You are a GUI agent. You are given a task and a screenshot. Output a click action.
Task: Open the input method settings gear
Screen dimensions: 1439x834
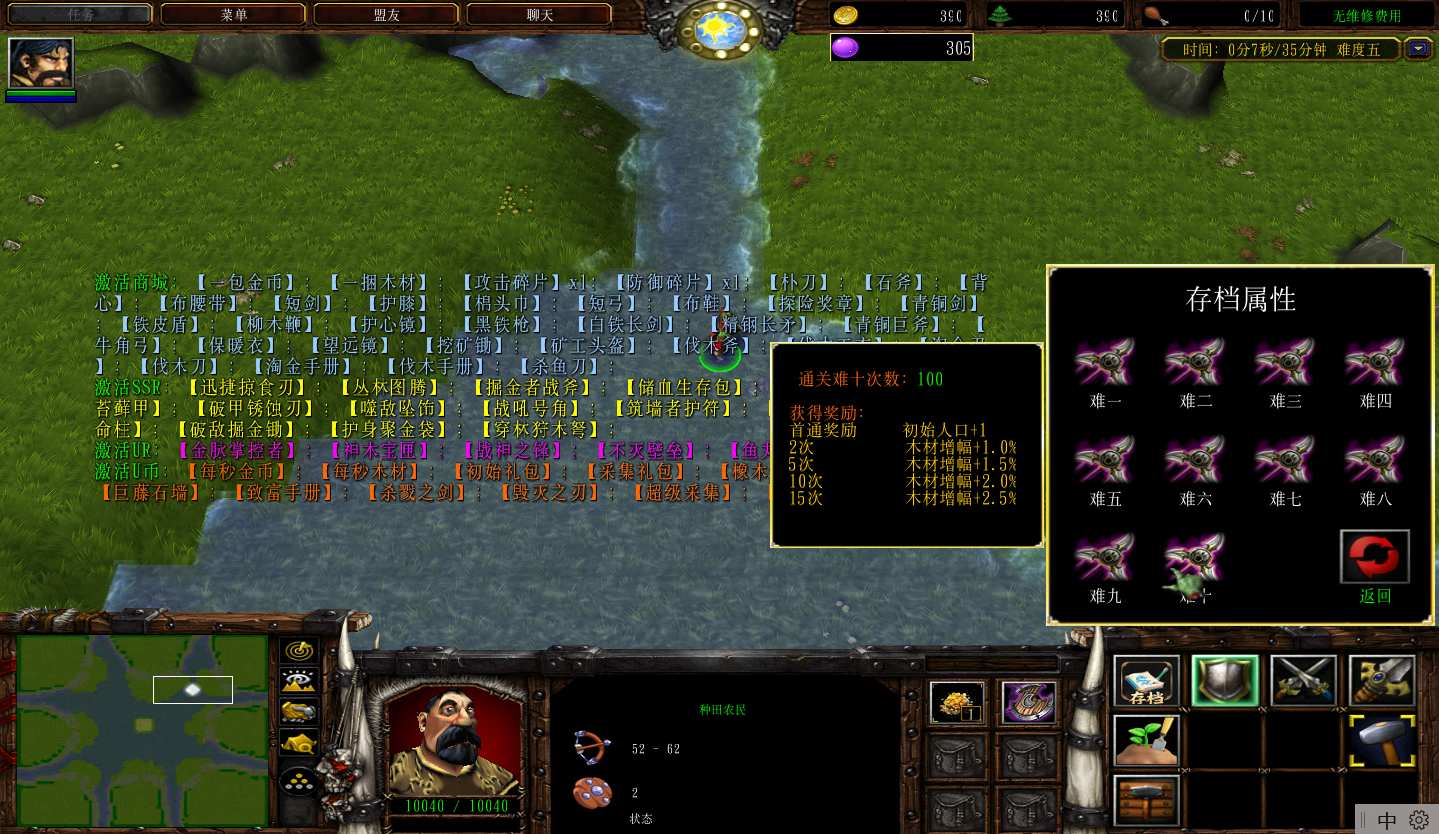tap(1418, 820)
